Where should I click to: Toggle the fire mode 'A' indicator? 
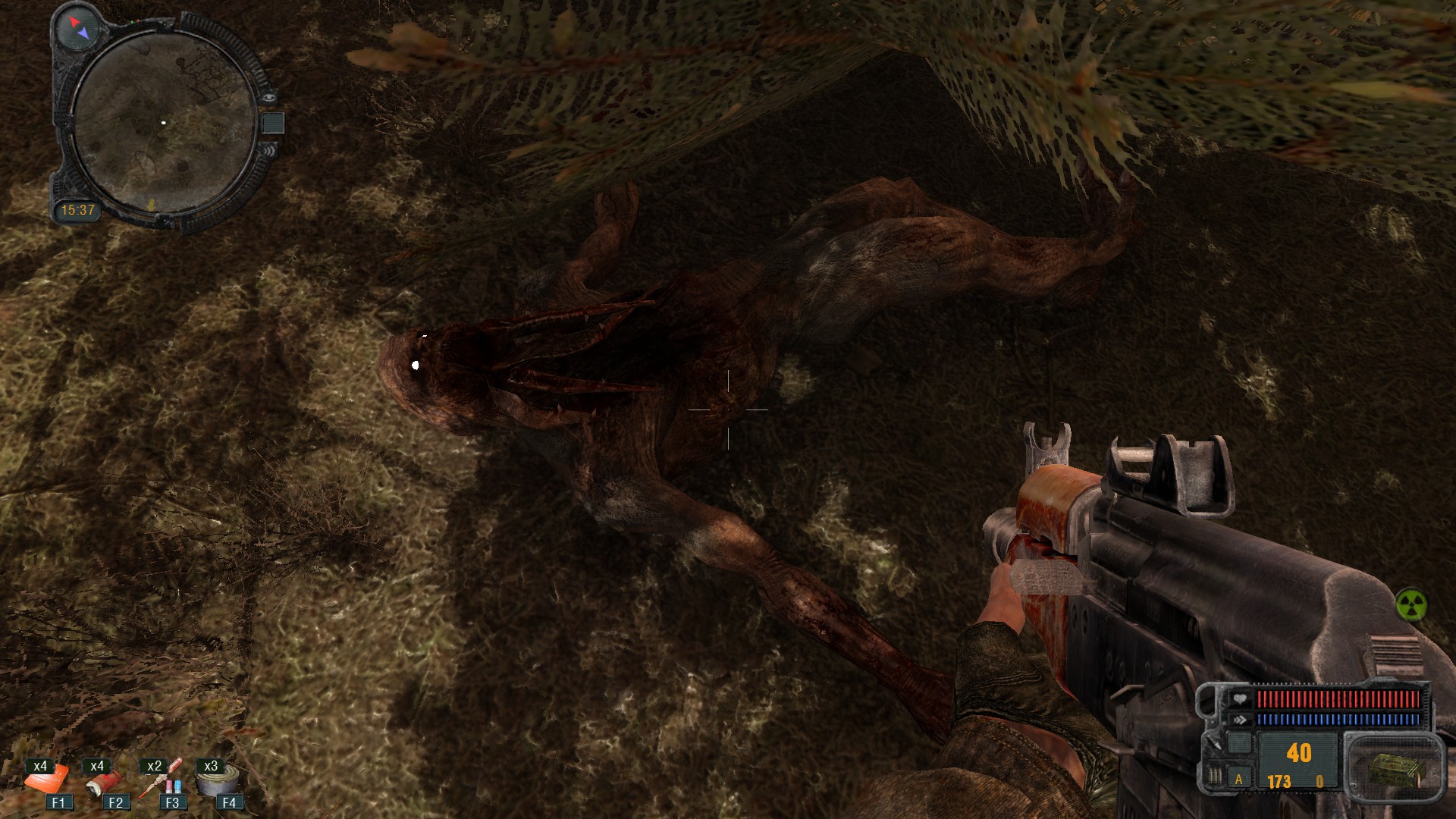pos(1239,780)
